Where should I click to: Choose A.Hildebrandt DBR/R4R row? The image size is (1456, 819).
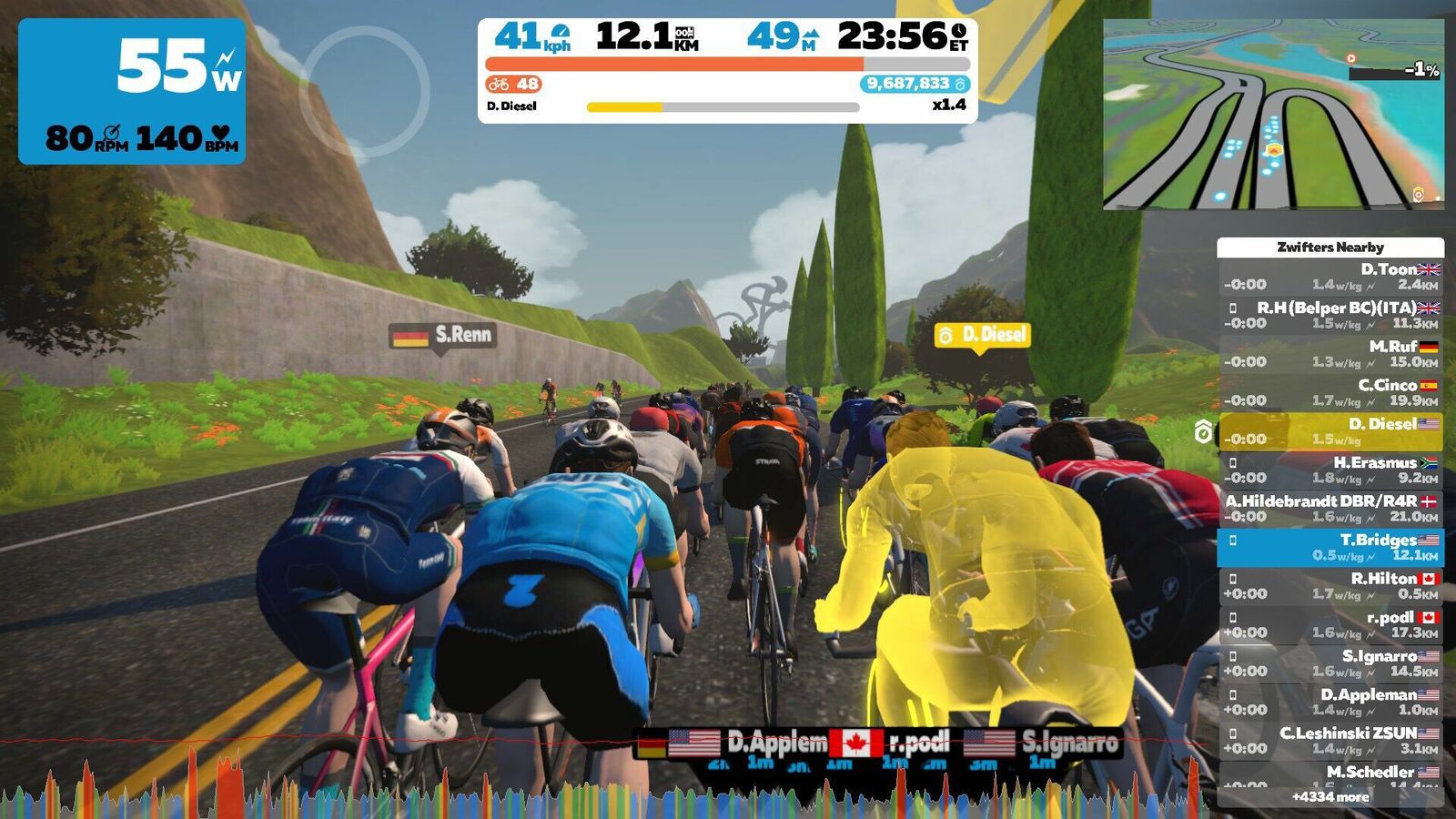point(1330,509)
